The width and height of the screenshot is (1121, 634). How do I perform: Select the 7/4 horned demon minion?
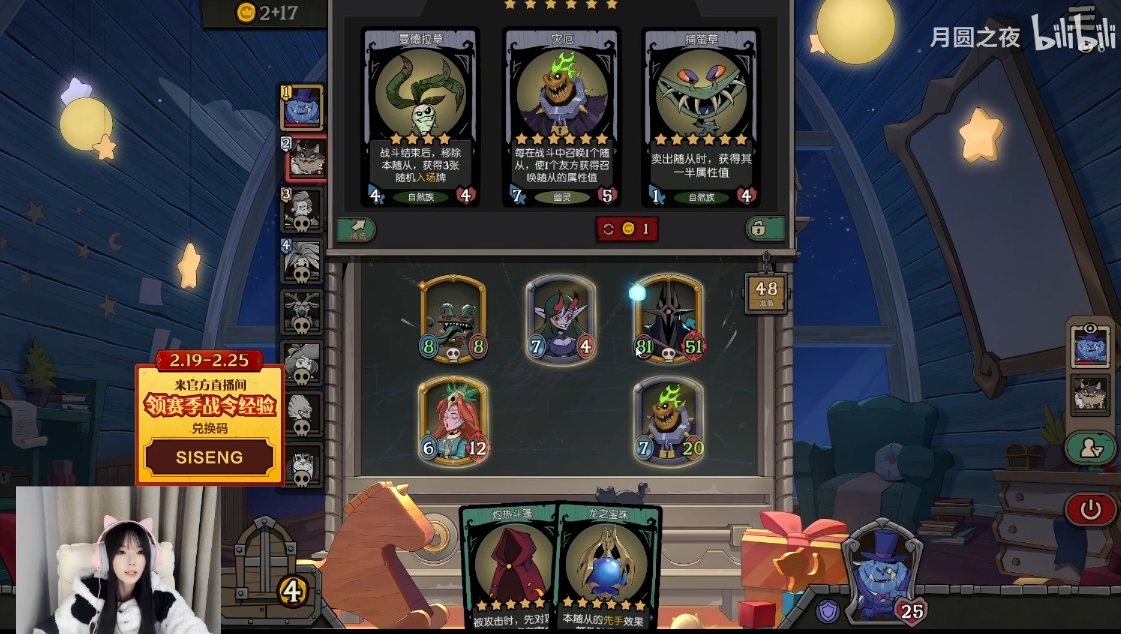pyautogui.click(x=561, y=318)
